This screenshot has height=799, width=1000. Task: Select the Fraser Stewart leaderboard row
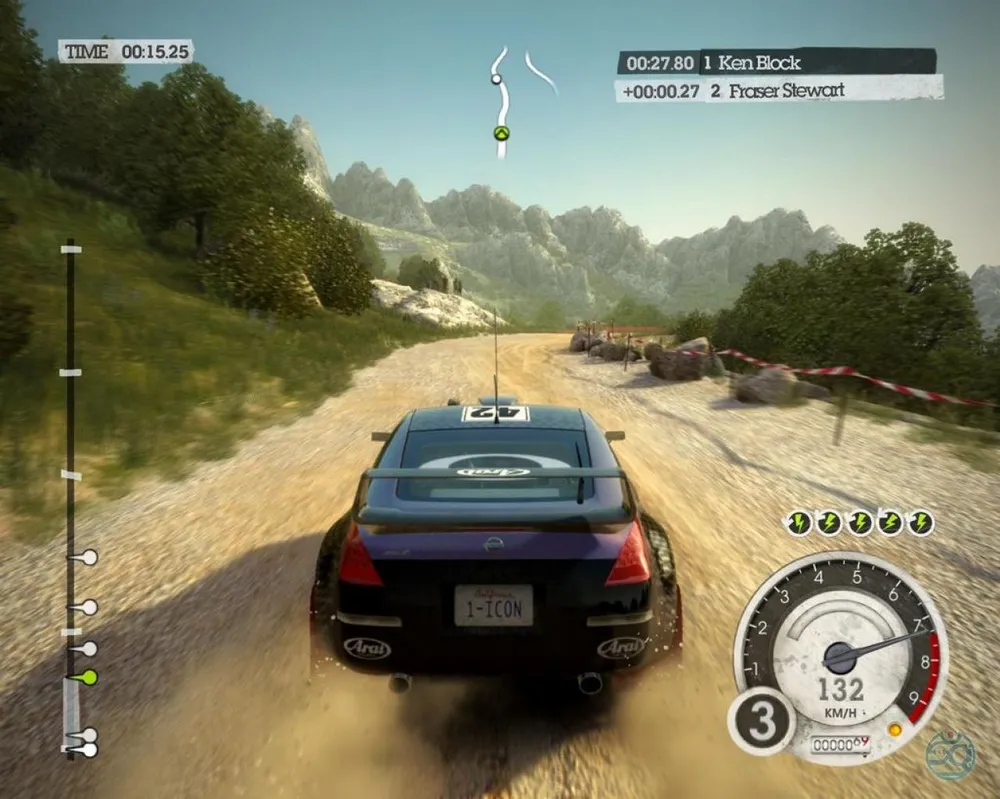(x=778, y=90)
